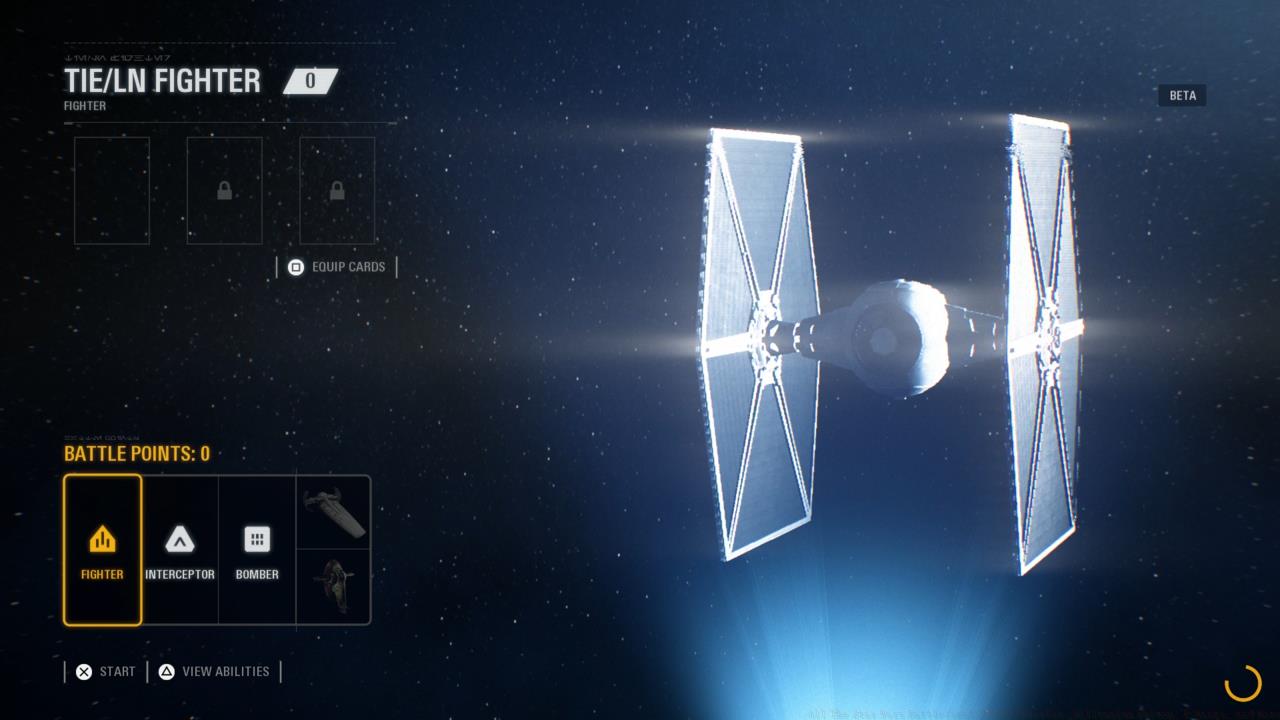Click the lock icon on third card slot
This screenshot has height=720, width=1280.
coord(336,190)
